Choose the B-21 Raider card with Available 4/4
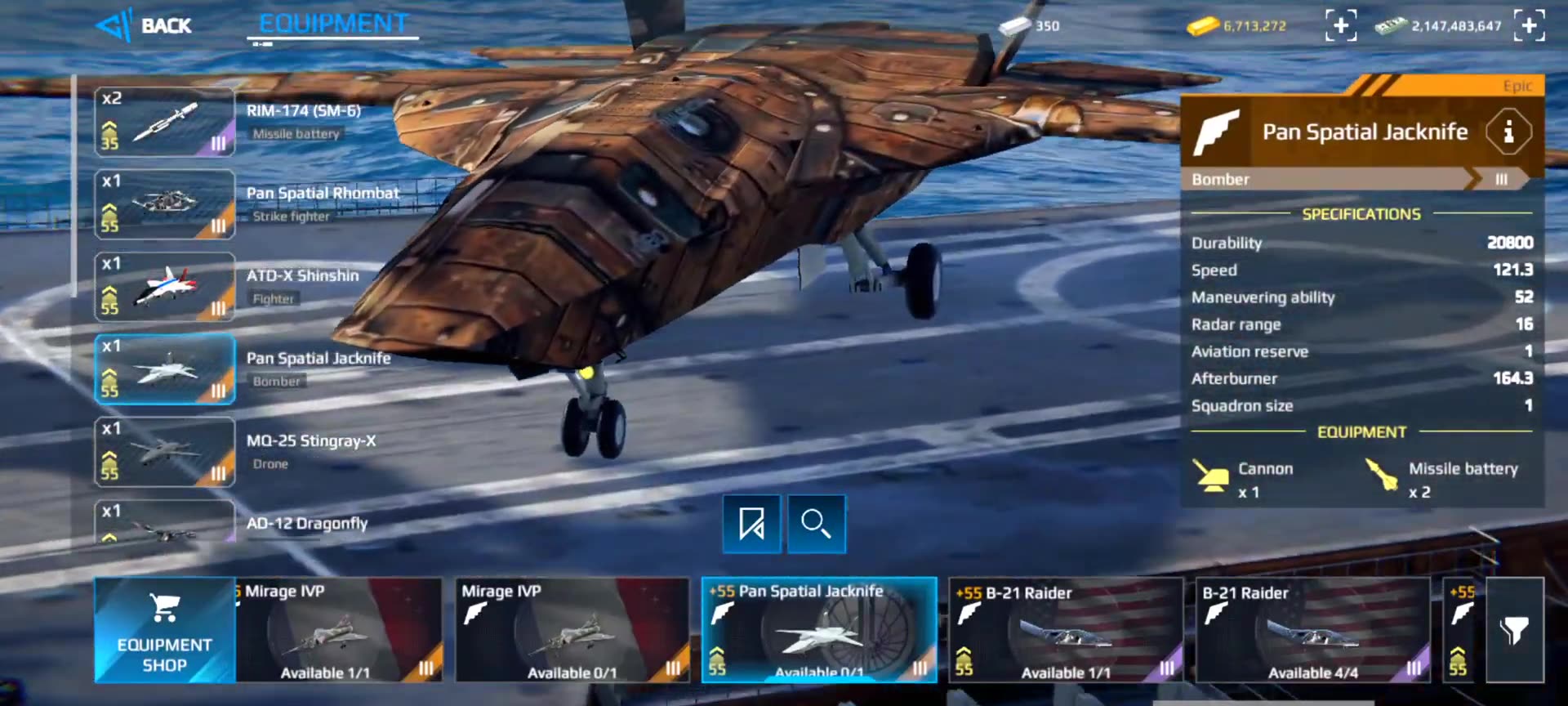The image size is (1568, 706). [1312, 630]
